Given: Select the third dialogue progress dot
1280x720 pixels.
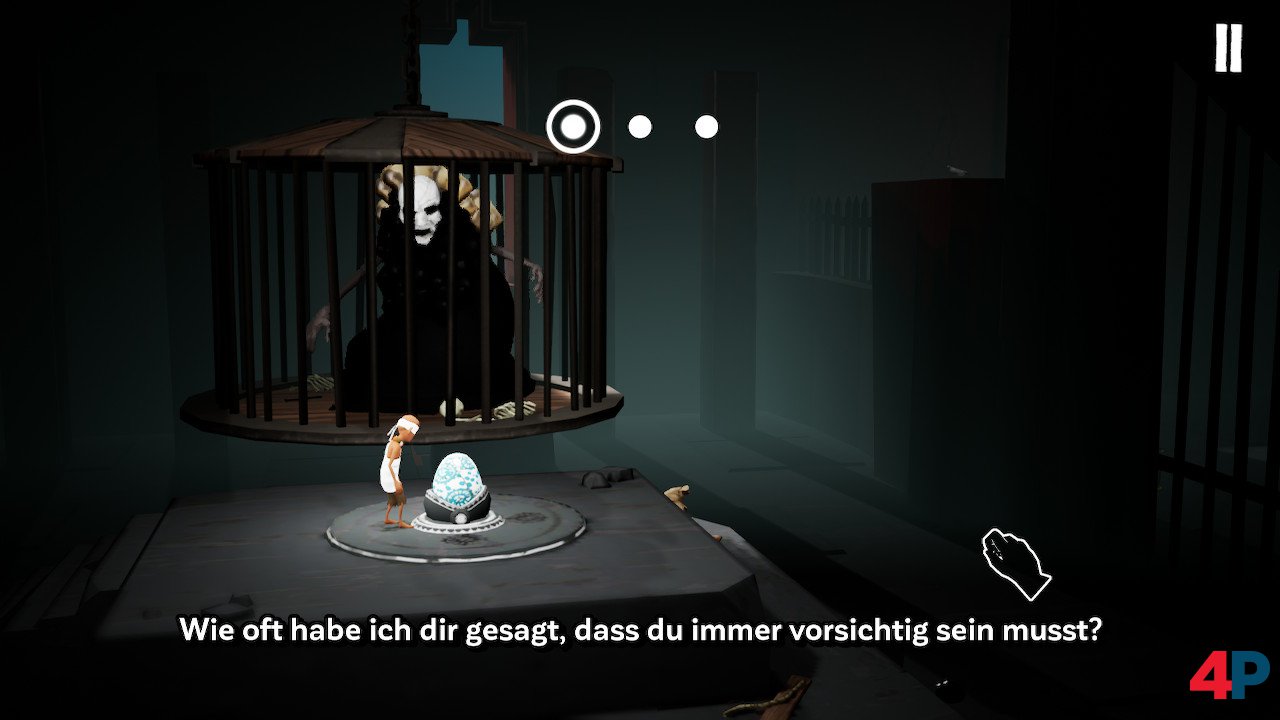Looking at the screenshot, I should (x=707, y=126).
